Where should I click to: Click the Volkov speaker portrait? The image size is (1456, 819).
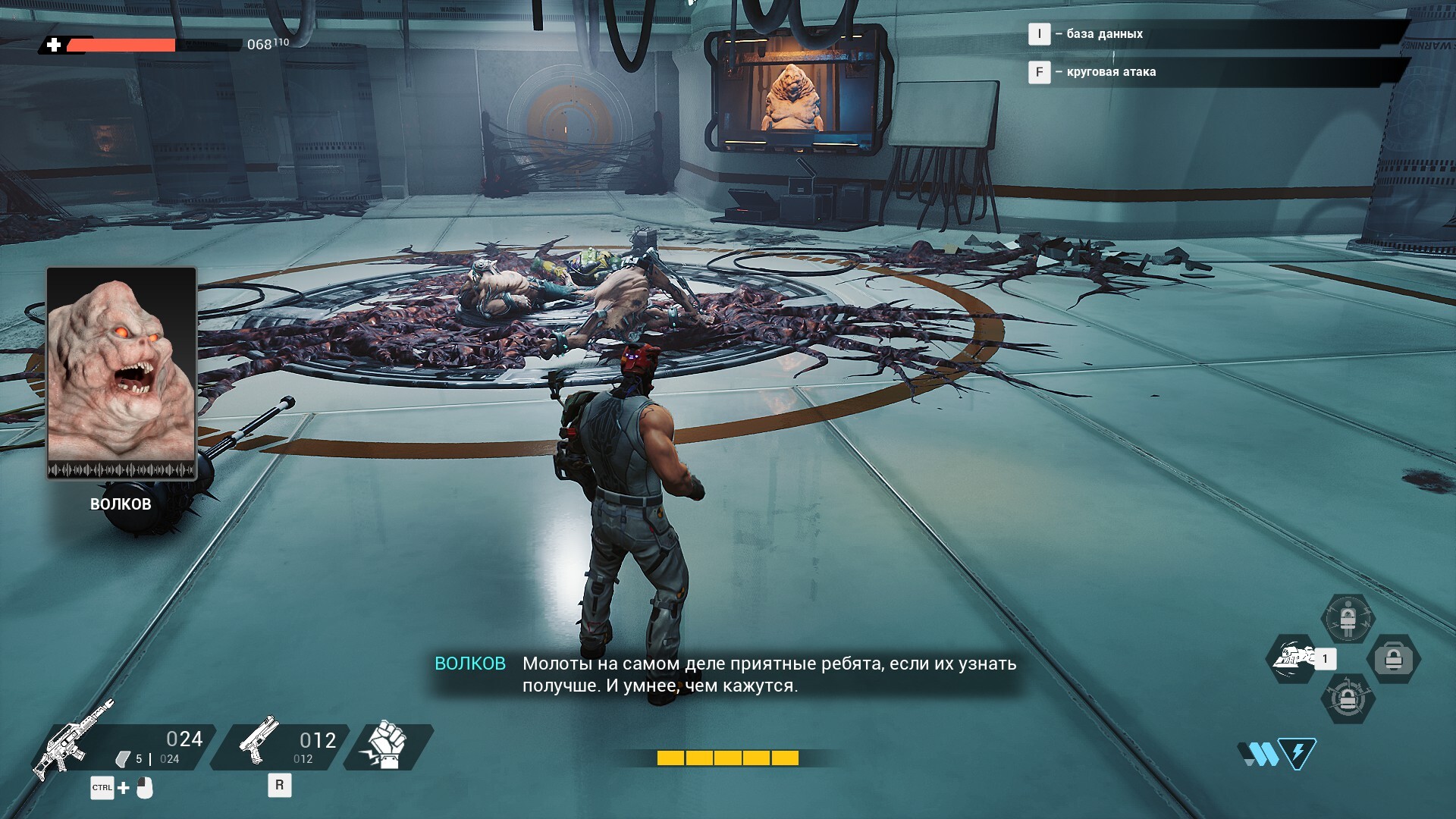point(121,373)
